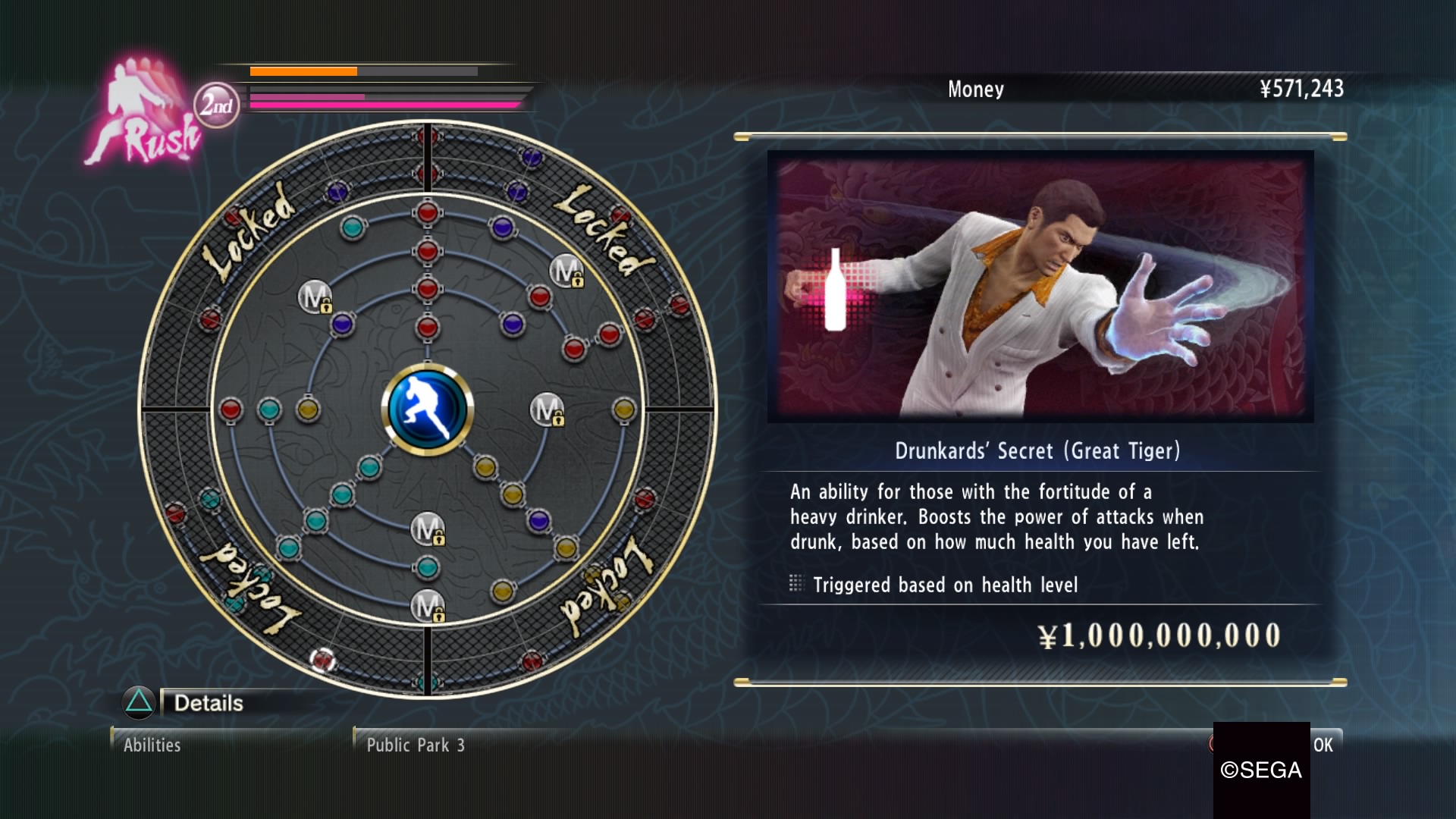The height and width of the screenshot is (819, 1456).
Task: Open the Abilities breadcrumb label
Action: coord(152,745)
